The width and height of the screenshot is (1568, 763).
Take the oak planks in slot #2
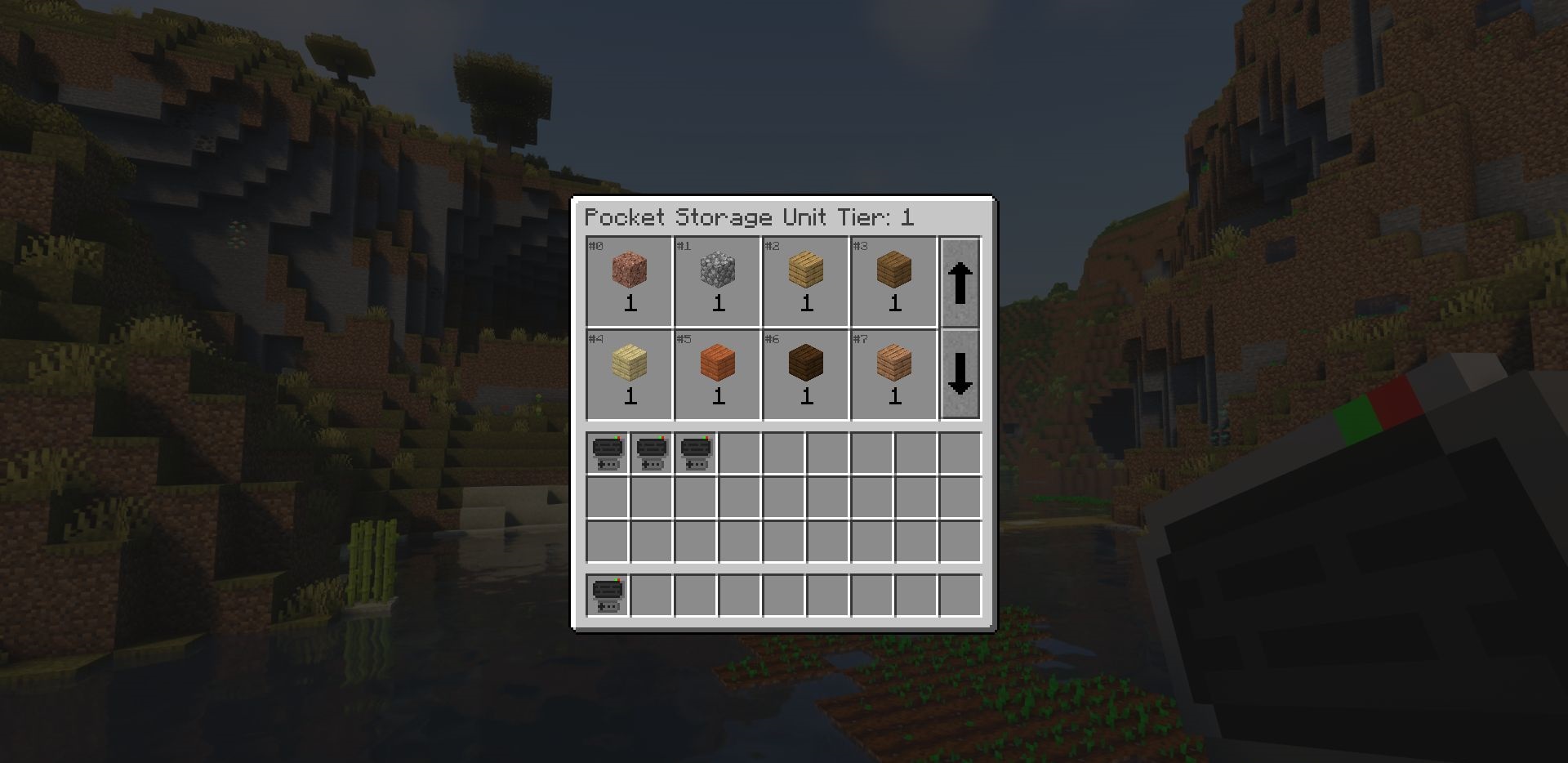click(806, 271)
